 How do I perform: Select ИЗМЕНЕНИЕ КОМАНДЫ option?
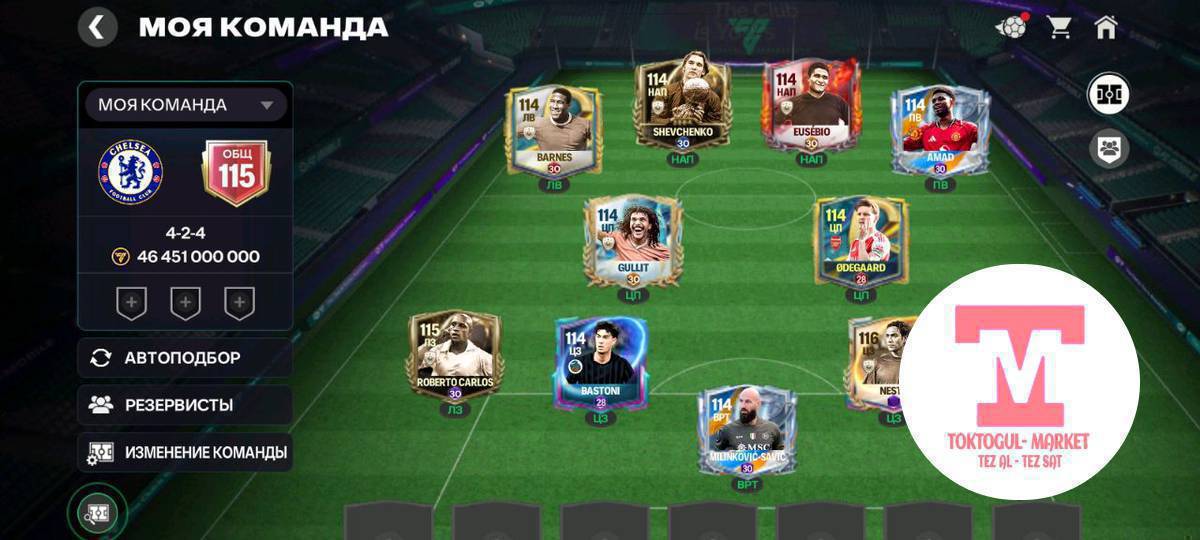coord(185,452)
